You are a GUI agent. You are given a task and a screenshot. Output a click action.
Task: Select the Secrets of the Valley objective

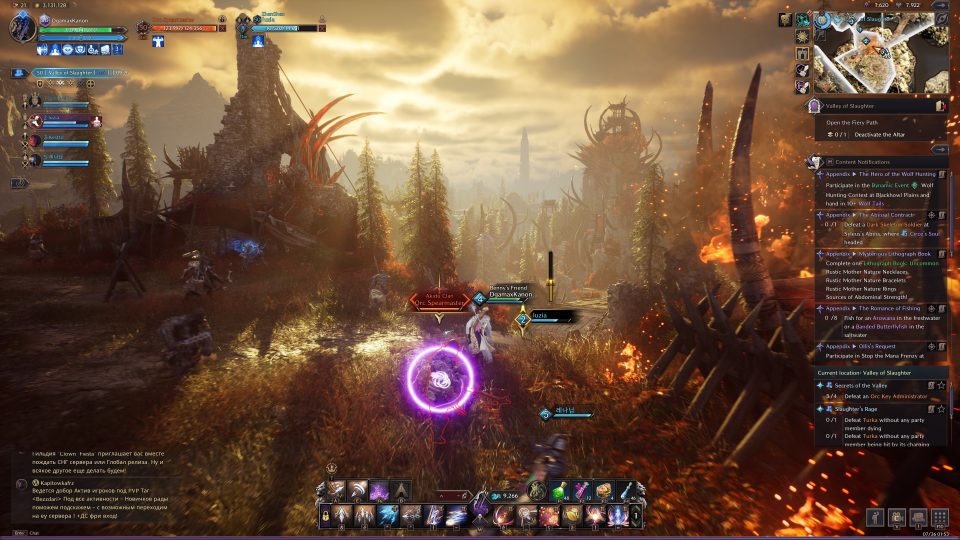click(x=860, y=385)
